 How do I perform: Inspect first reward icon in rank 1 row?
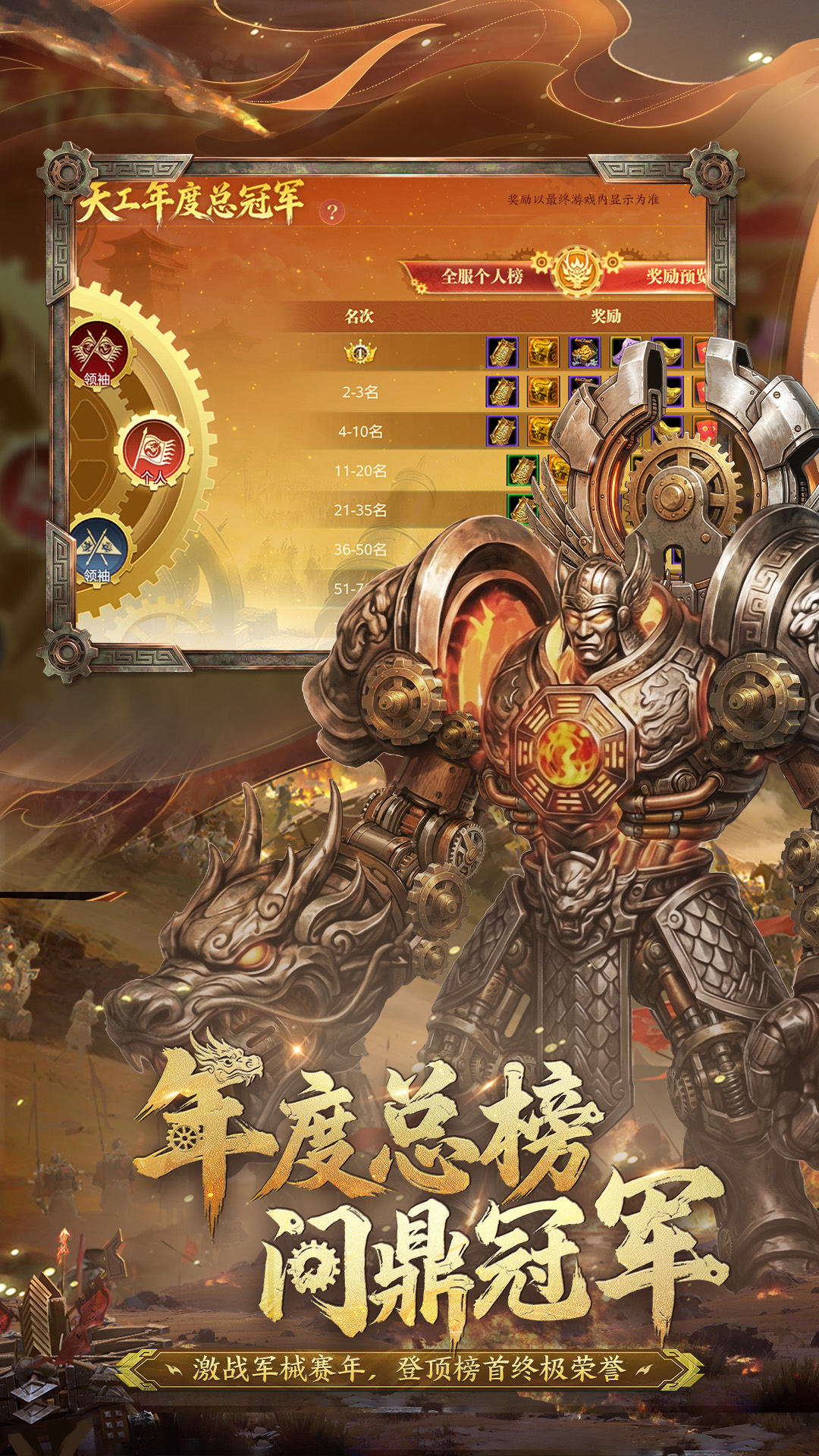click(502, 353)
